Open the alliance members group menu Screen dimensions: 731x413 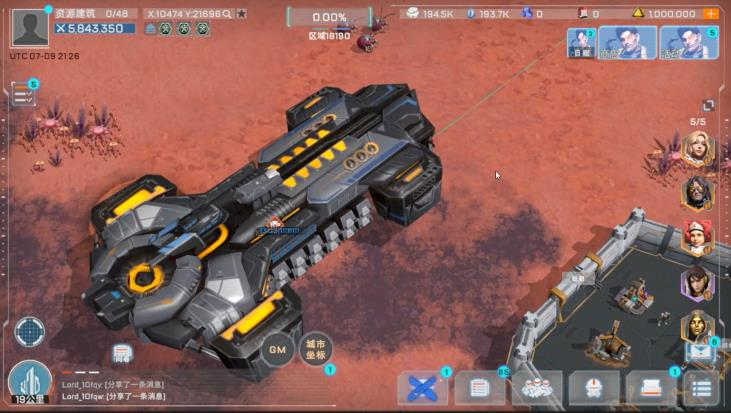(x=537, y=388)
